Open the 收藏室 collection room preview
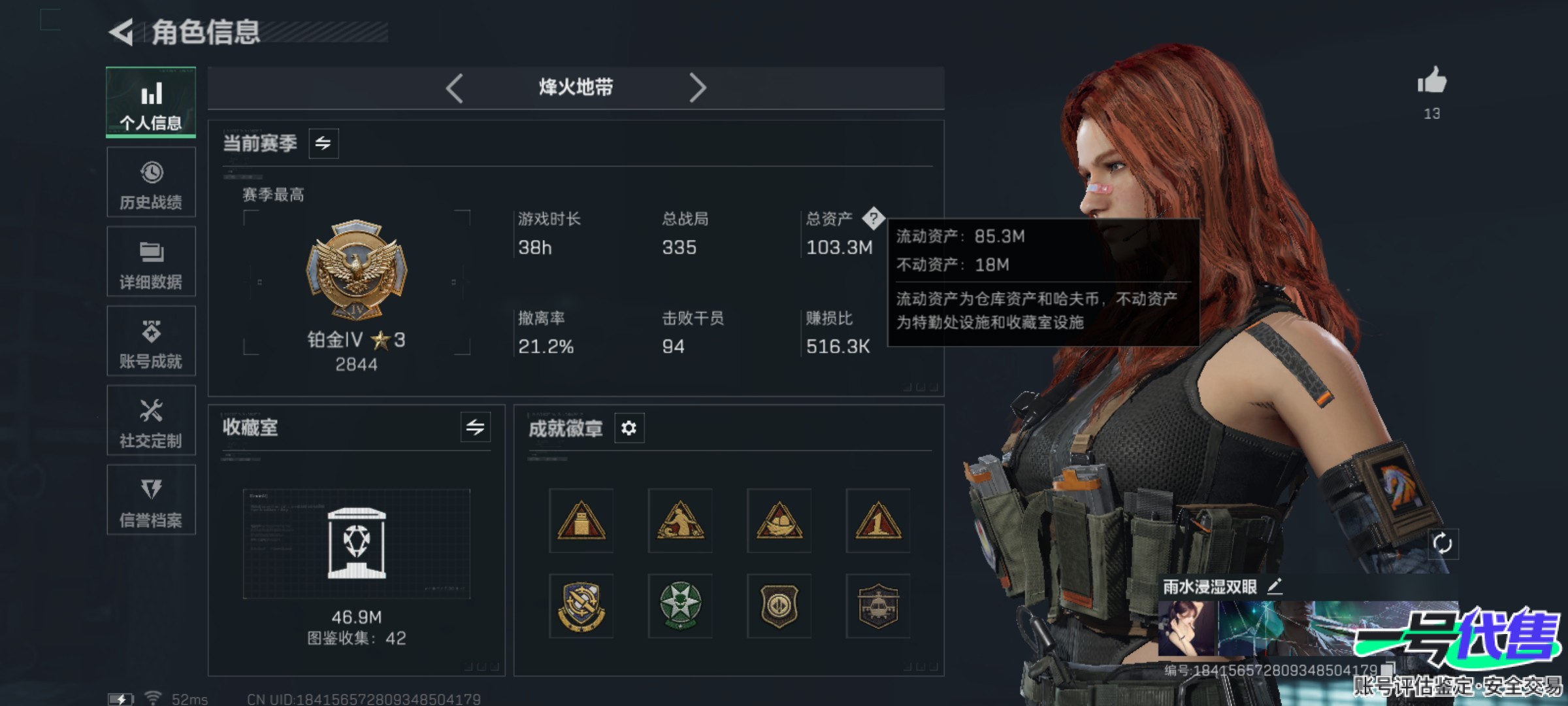Screen dimensions: 1568x706 point(356,544)
